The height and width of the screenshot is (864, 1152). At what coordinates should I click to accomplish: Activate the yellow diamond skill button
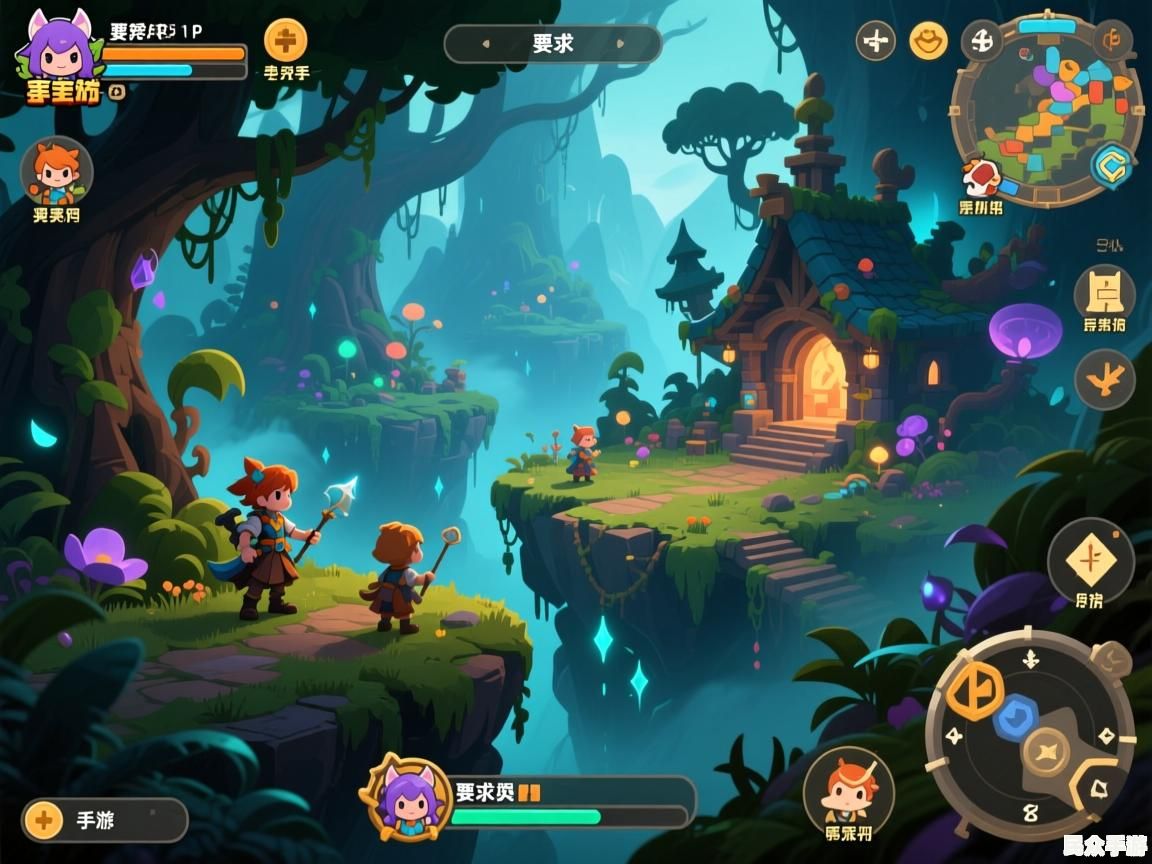coord(1090,560)
